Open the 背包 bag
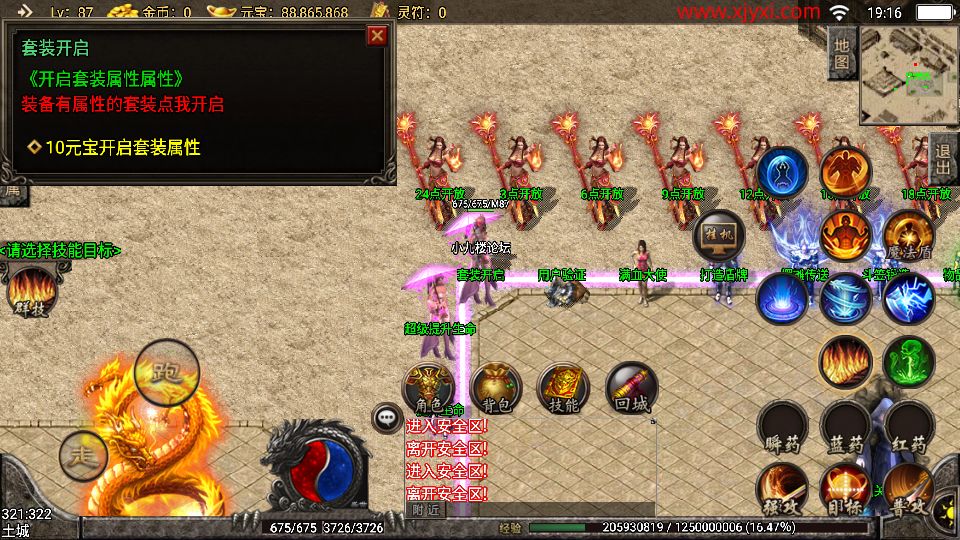Viewport: 960px width, 540px height. point(496,388)
